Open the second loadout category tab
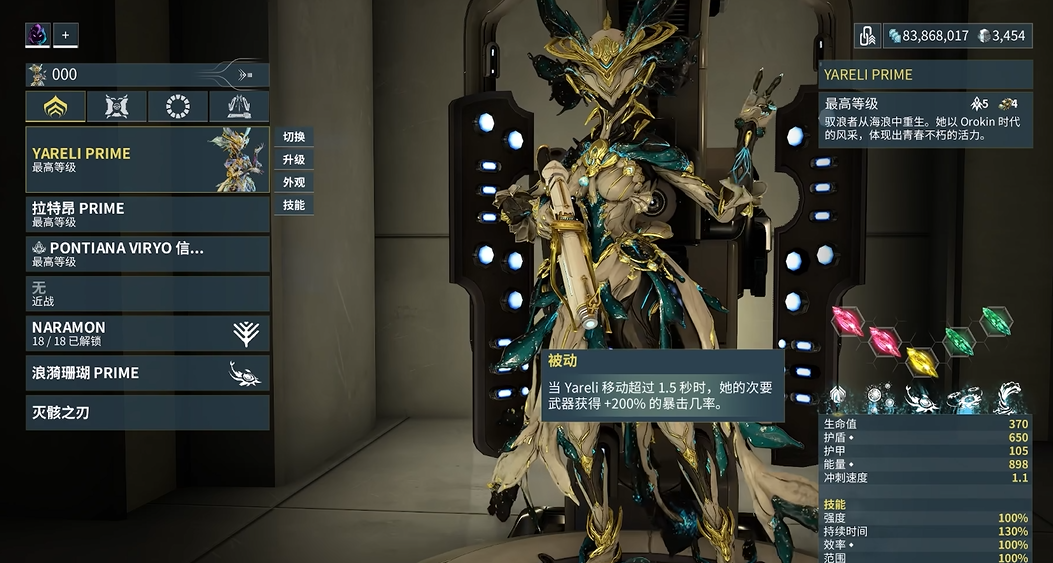This screenshot has height=563, width=1053. coord(116,107)
